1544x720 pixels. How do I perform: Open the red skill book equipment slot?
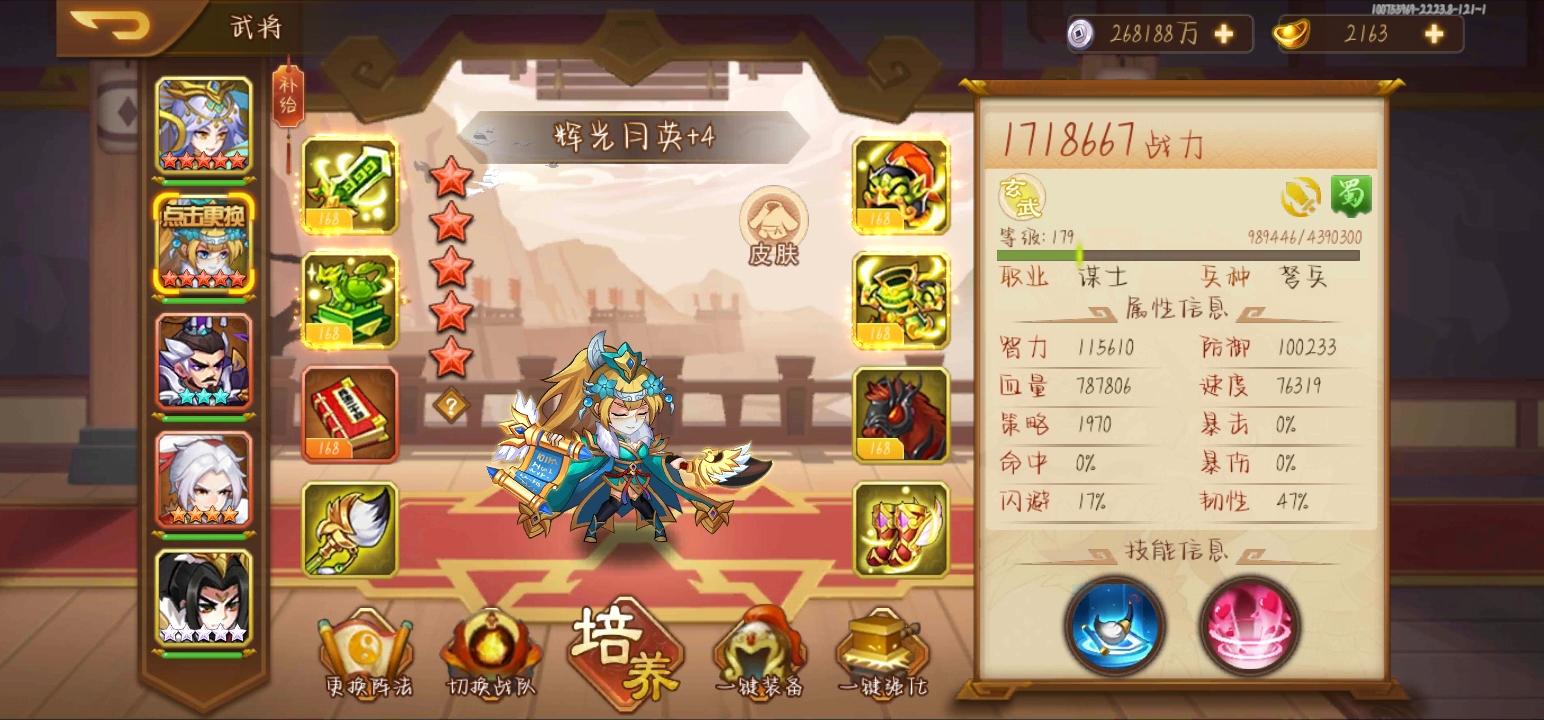[x=348, y=414]
